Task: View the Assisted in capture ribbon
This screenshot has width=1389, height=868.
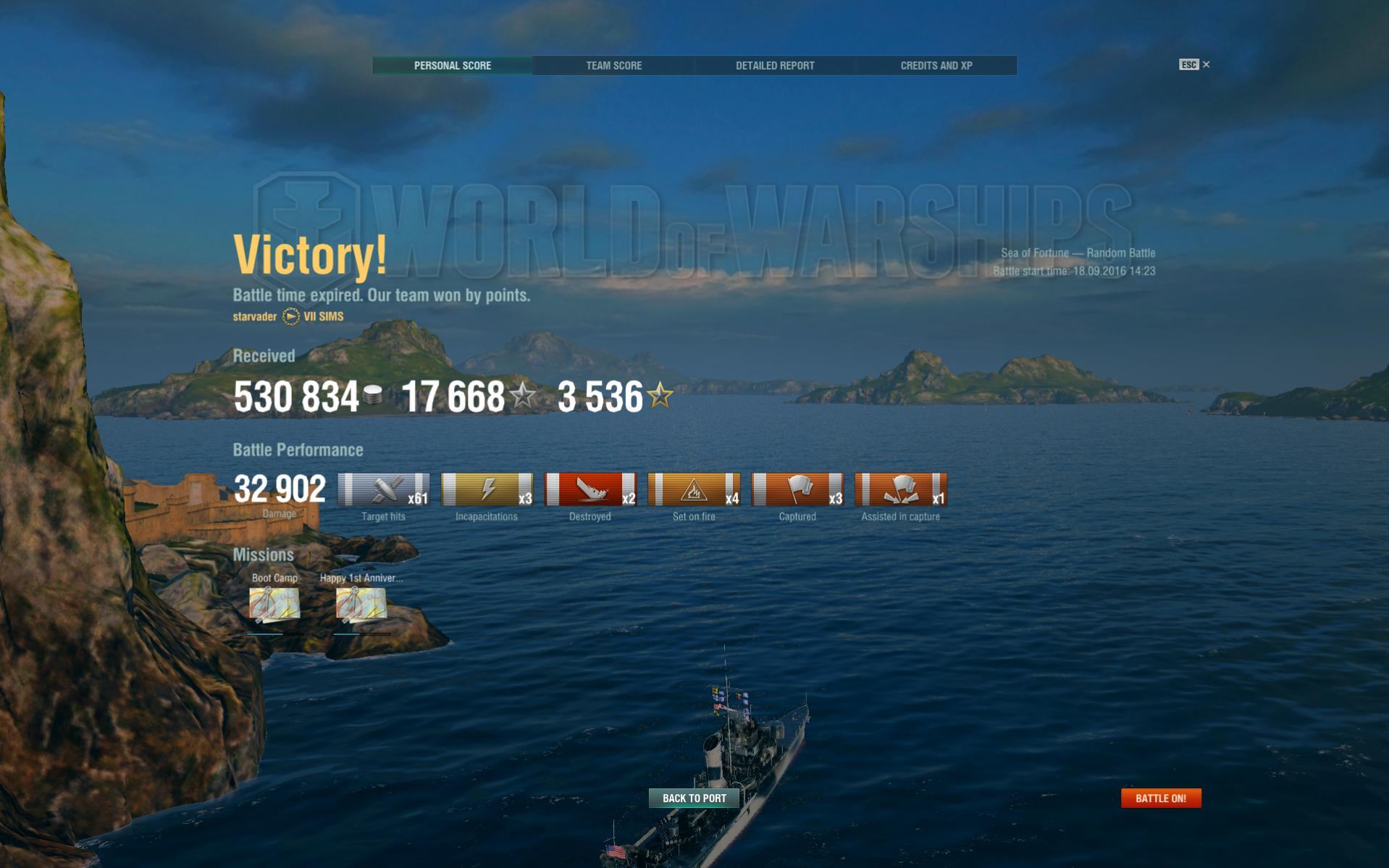Action: coord(900,489)
